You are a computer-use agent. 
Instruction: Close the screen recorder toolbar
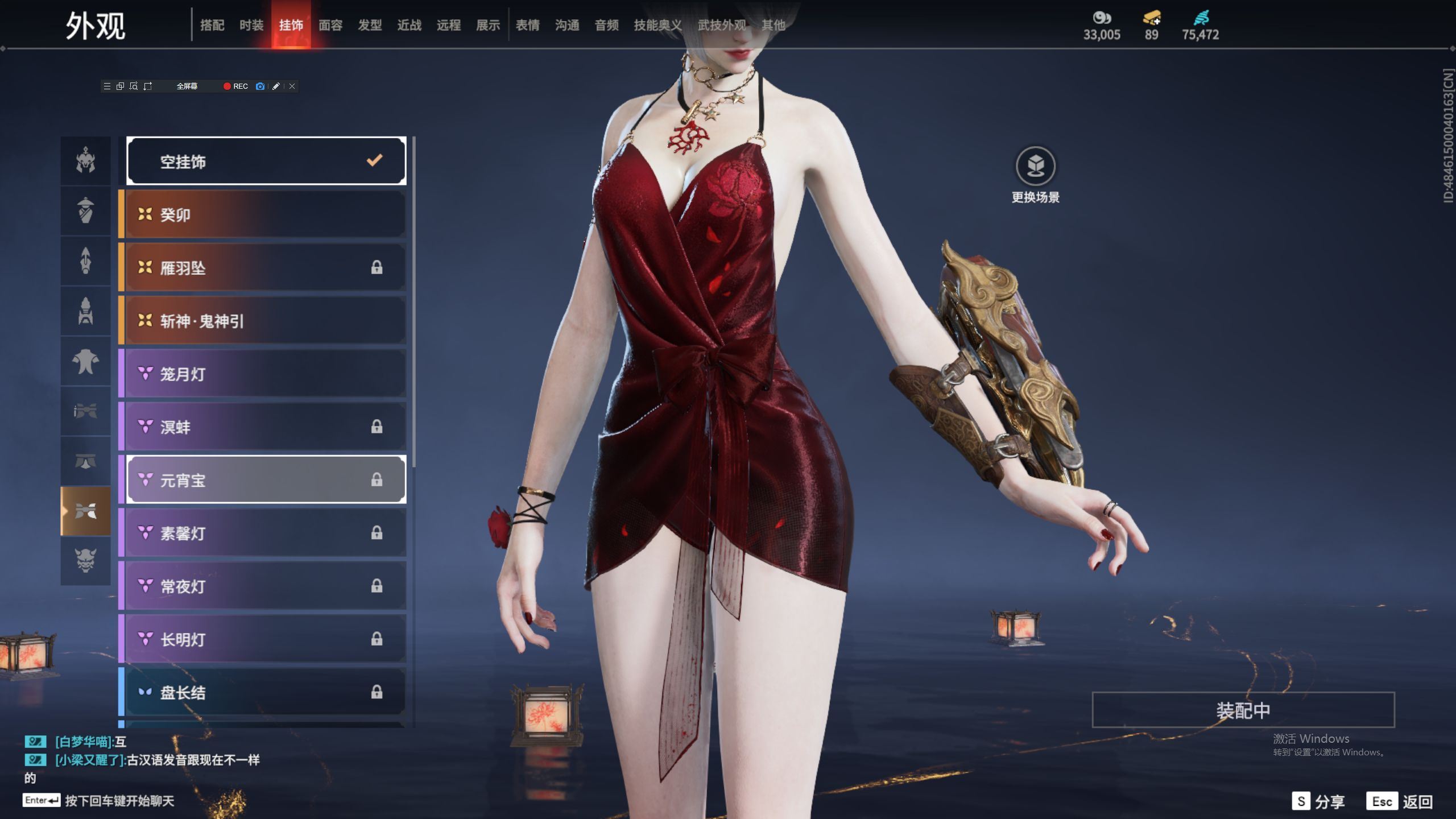(x=292, y=86)
